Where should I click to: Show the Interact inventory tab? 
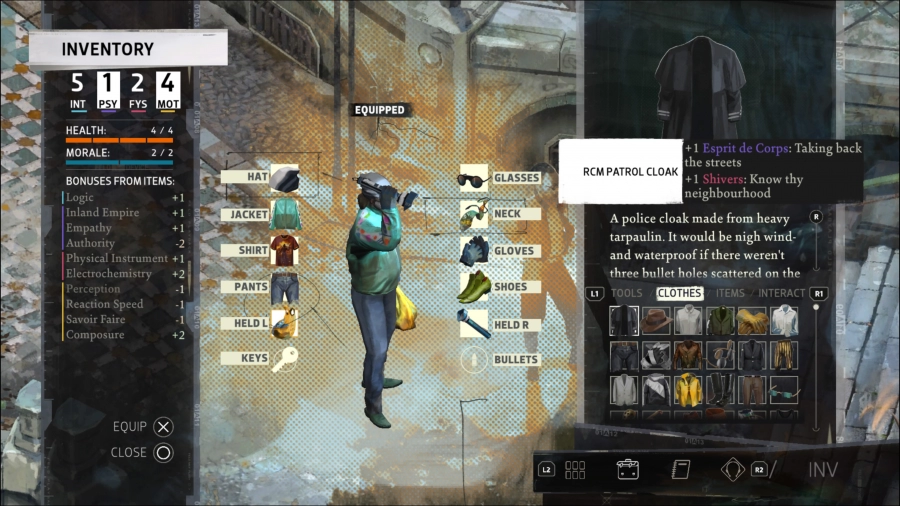[x=781, y=293]
